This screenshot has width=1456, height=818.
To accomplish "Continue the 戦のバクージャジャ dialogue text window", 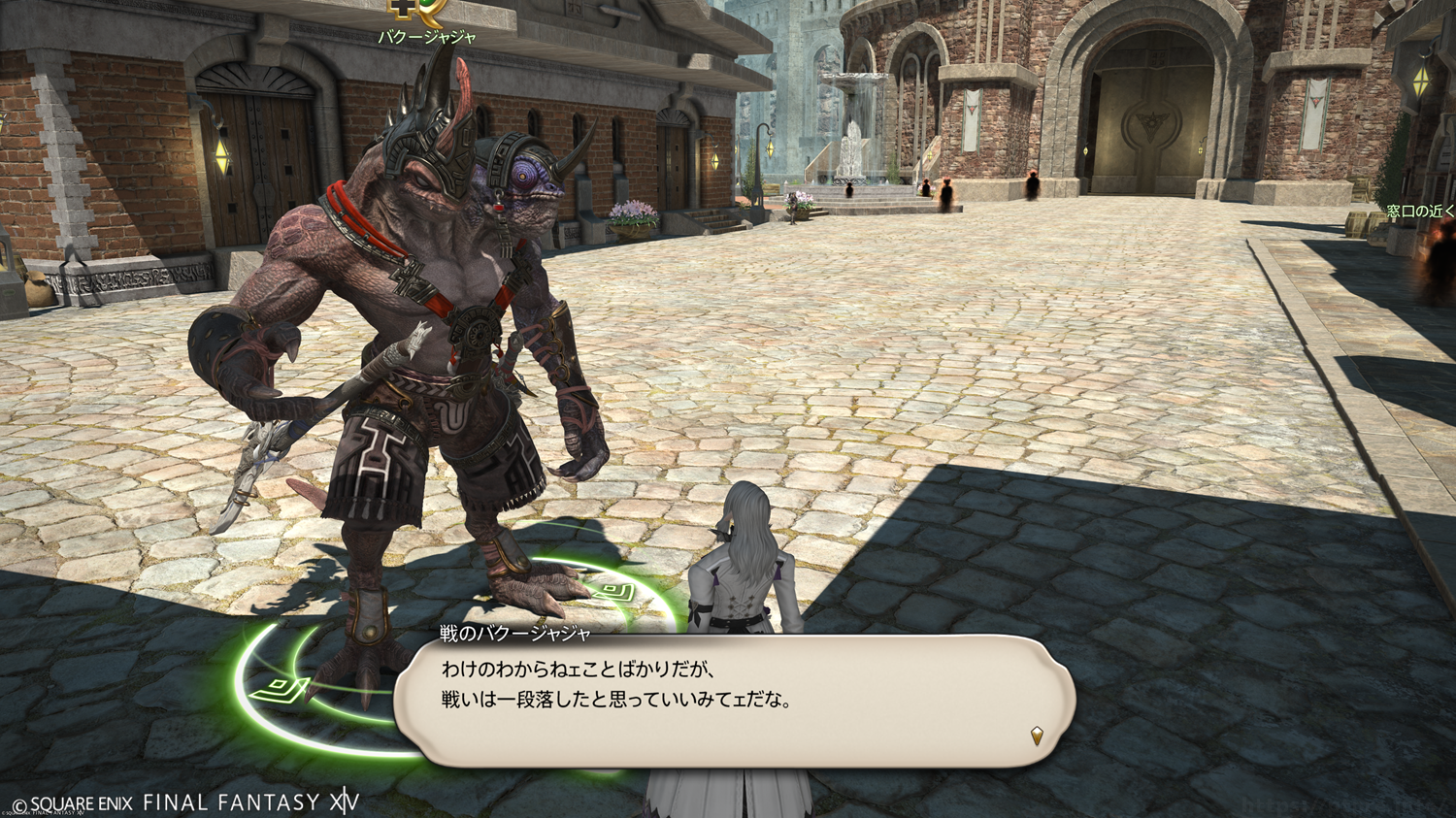I will coord(733,701).
